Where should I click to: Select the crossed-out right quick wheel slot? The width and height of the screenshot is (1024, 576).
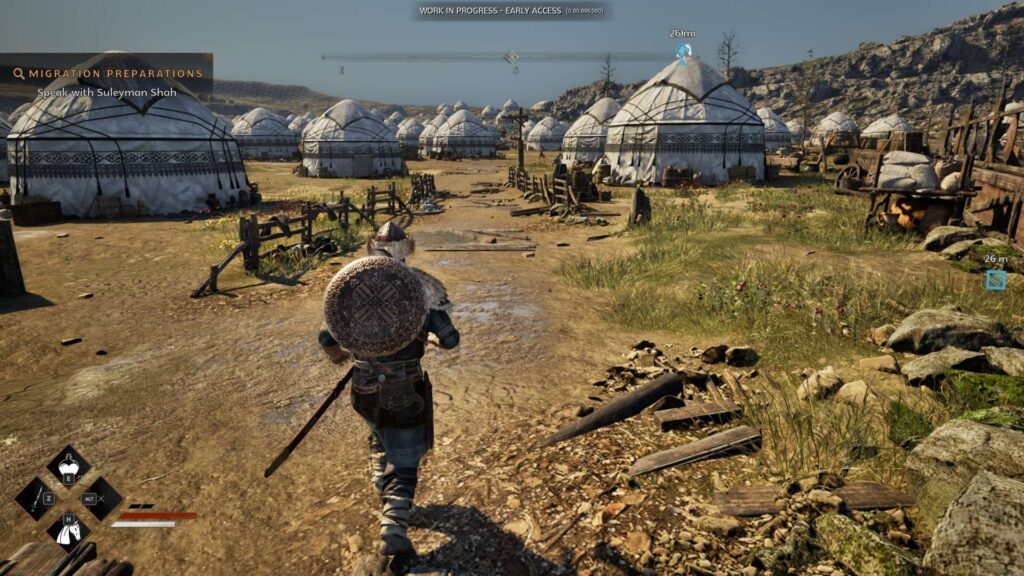[x=101, y=498]
